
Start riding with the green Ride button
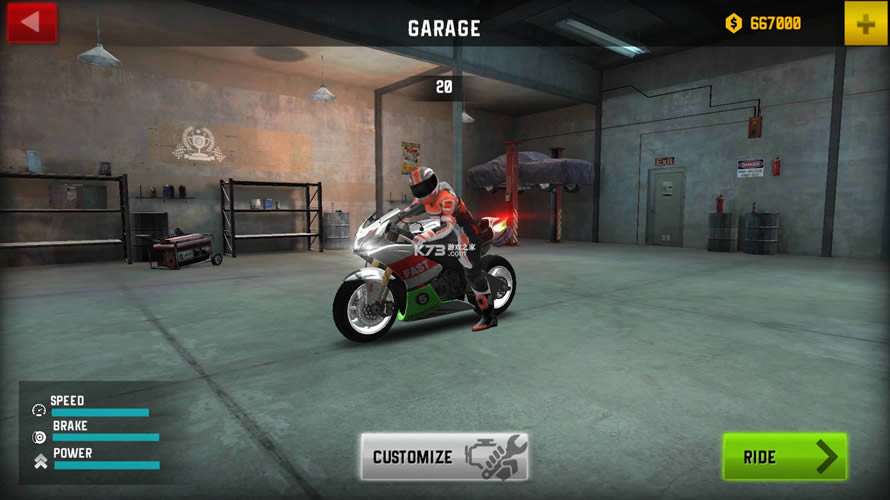click(x=784, y=457)
